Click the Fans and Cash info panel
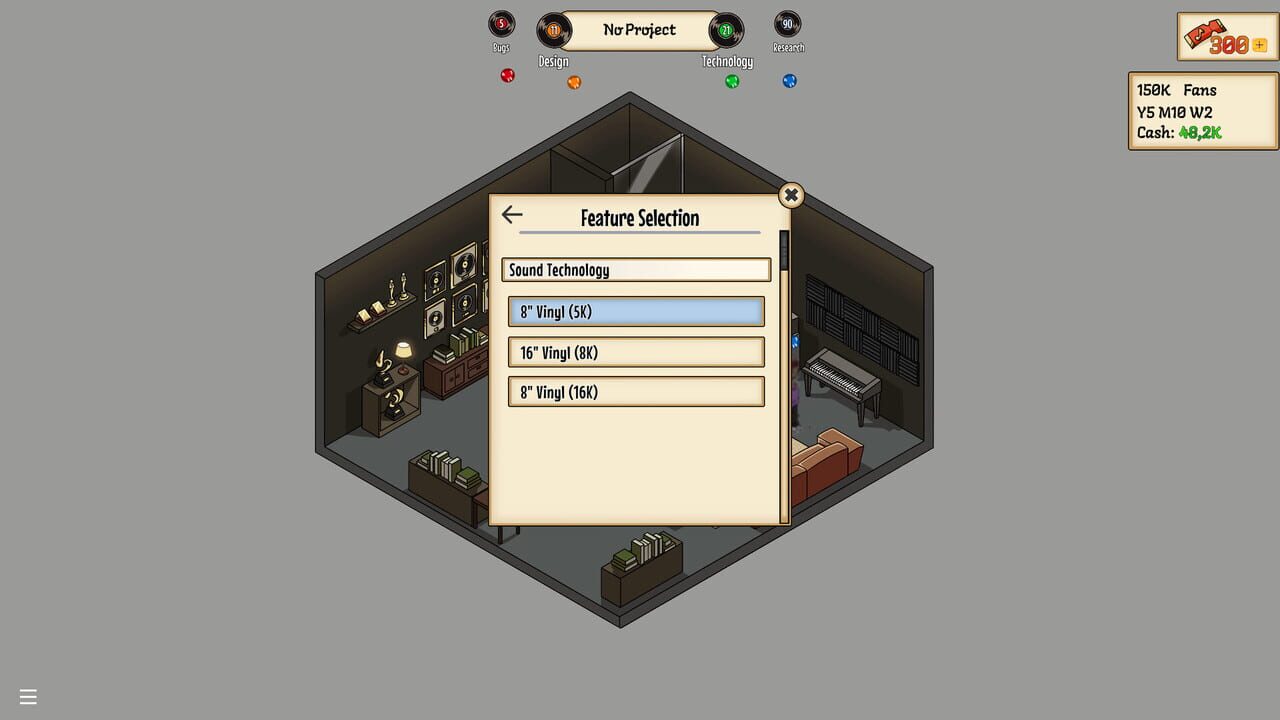This screenshot has height=720, width=1280. [1202, 111]
